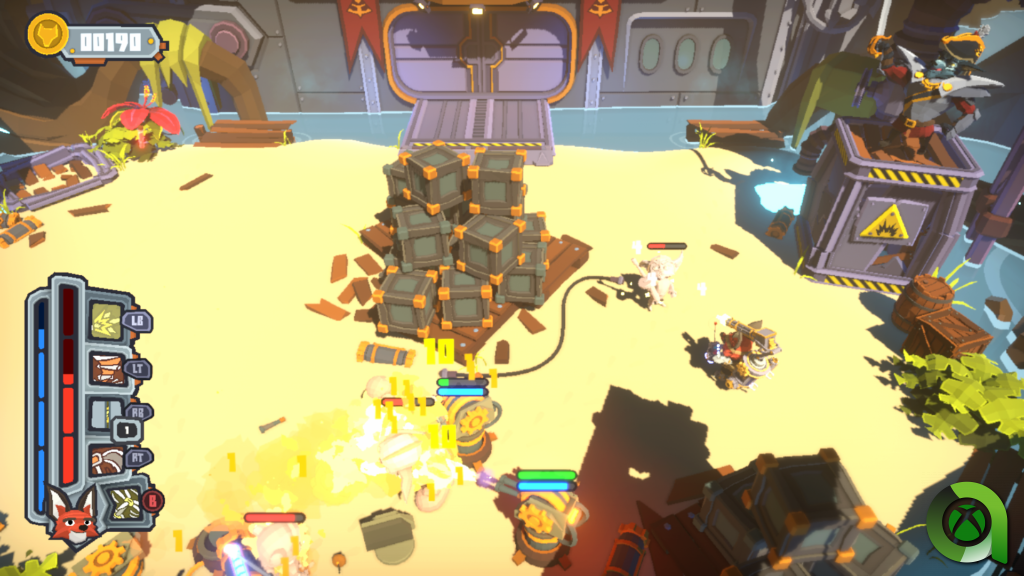Trigger the brown and white armored fist attack
This screenshot has width=1024, height=576.
pos(106,460)
